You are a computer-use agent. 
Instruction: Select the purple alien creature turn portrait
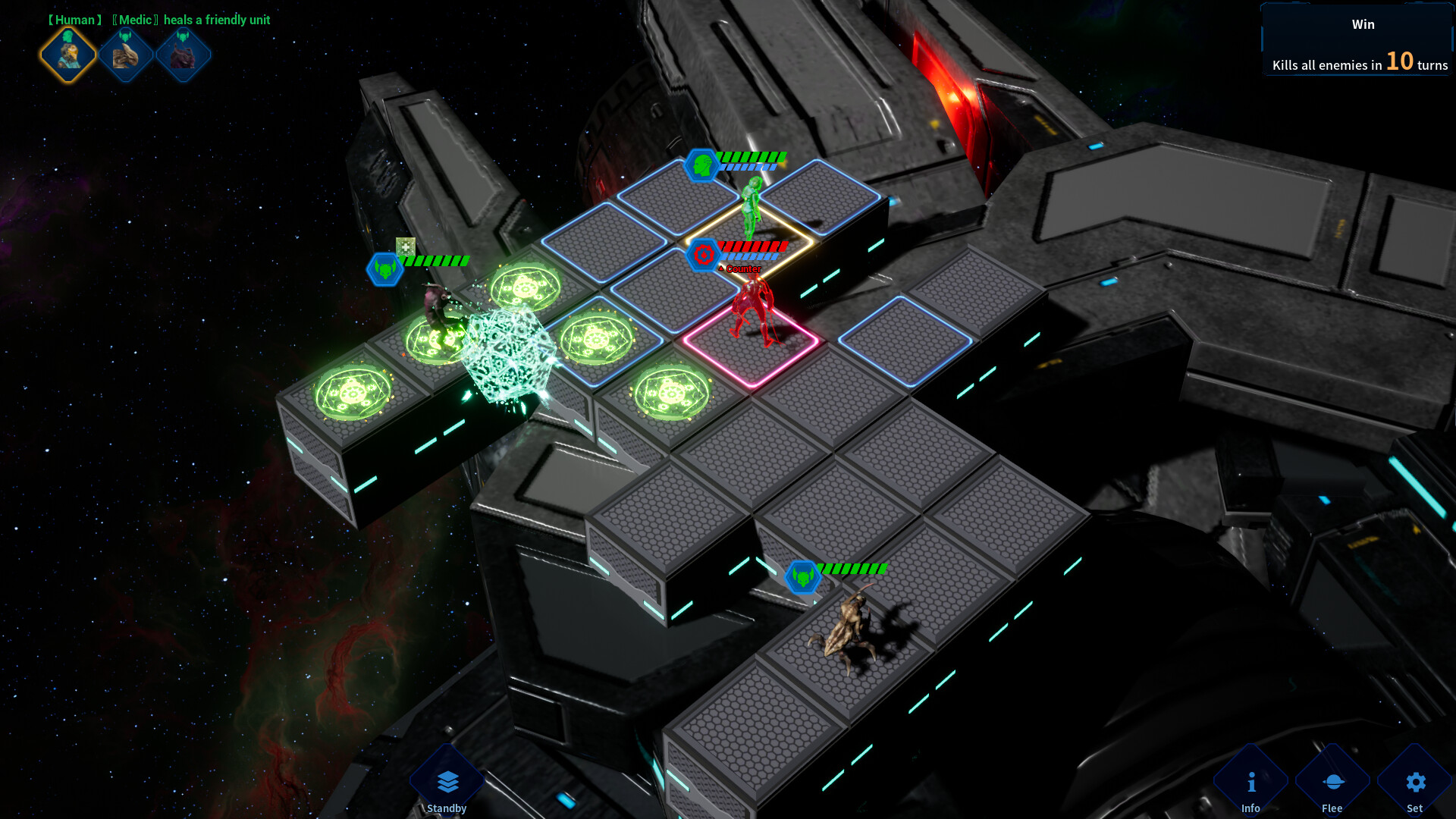click(x=184, y=55)
